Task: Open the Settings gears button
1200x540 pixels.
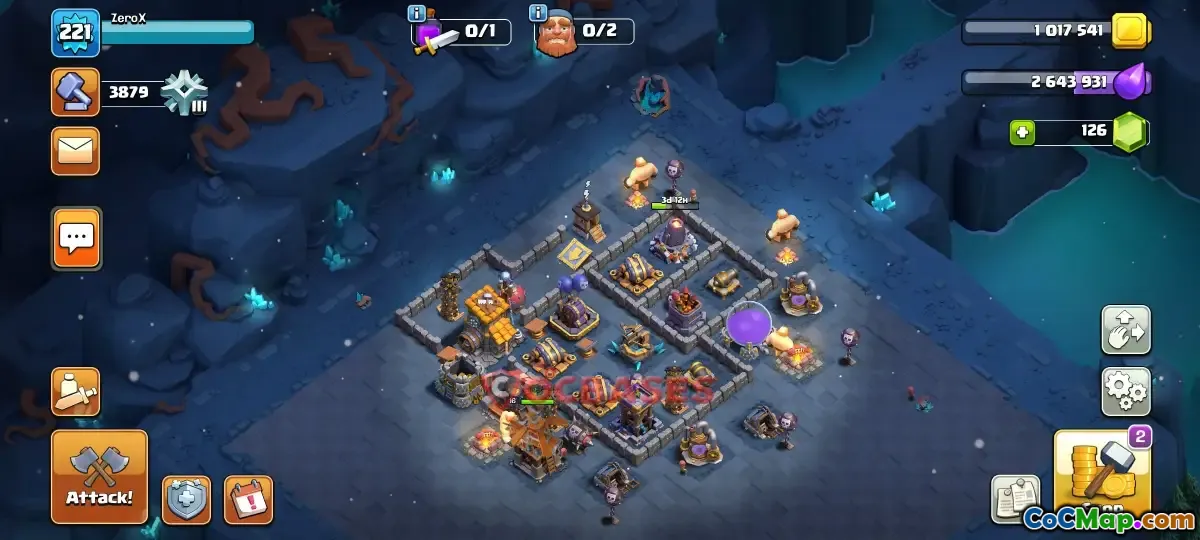Action: click(x=1126, y=391)
